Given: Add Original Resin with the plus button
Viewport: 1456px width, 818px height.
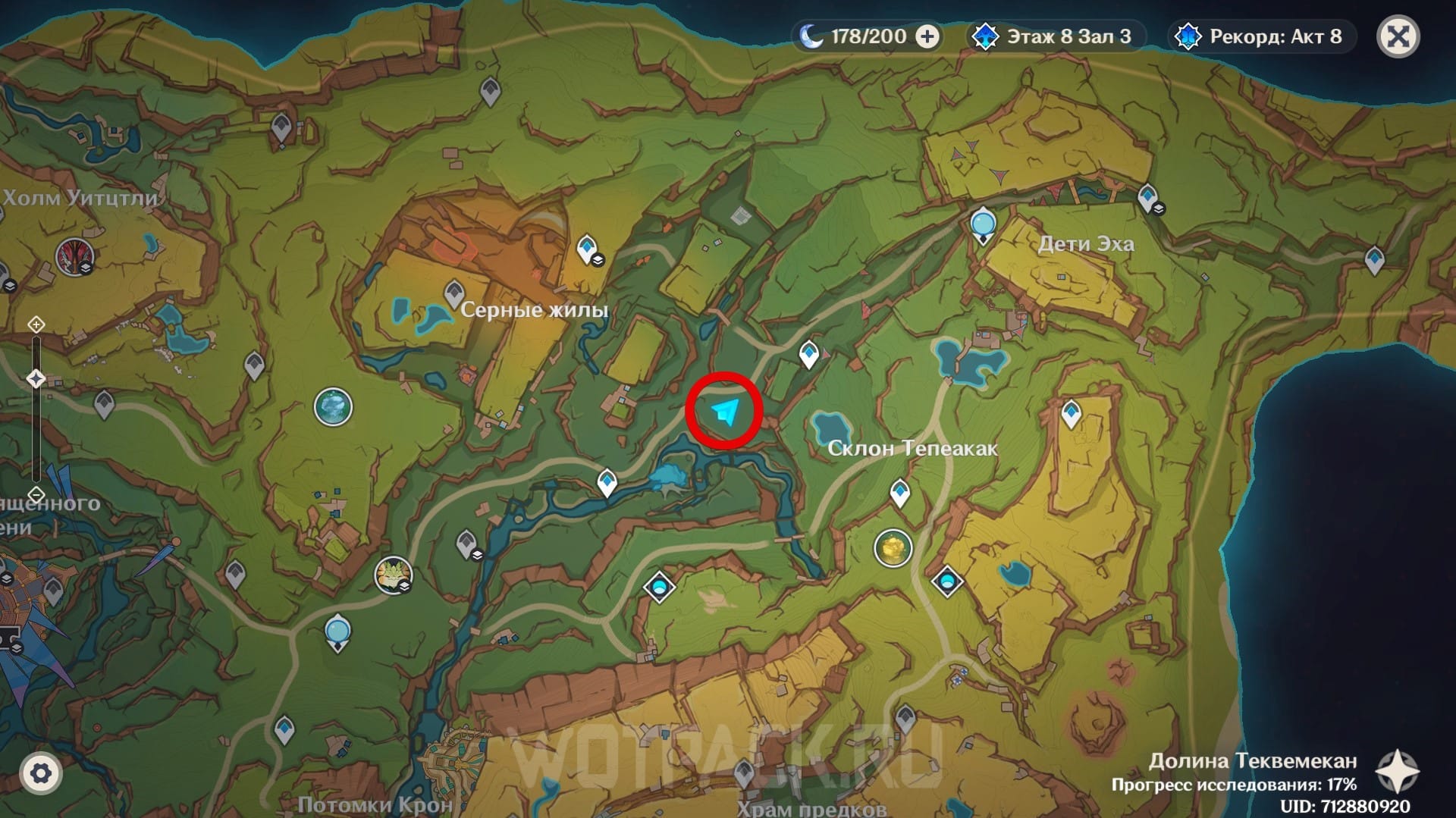Looking at the screenshot, I should coord(927,36).
